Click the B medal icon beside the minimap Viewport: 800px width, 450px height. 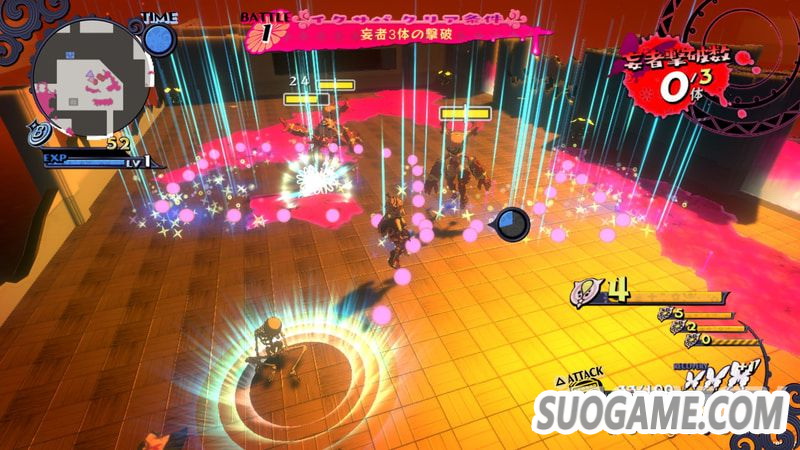(x=40, y=131)
